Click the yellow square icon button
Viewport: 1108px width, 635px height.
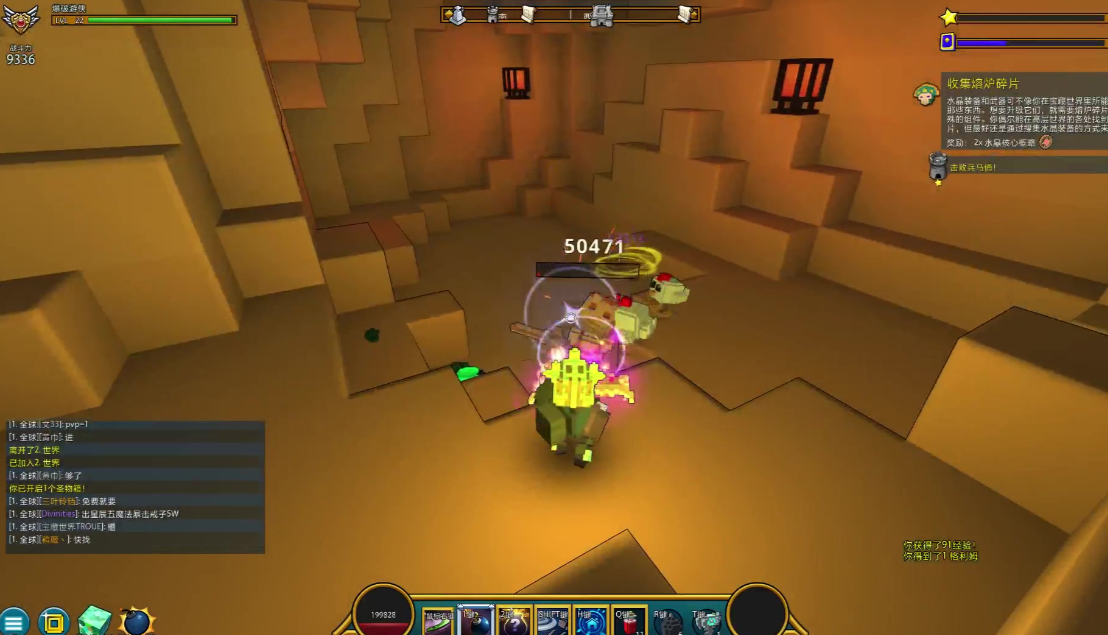pyautogui.click(x=54, y=622)
